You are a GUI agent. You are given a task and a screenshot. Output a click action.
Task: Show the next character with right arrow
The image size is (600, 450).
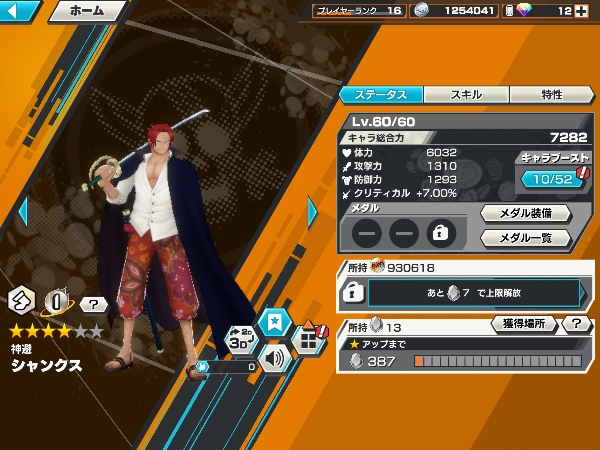(312, 212)
